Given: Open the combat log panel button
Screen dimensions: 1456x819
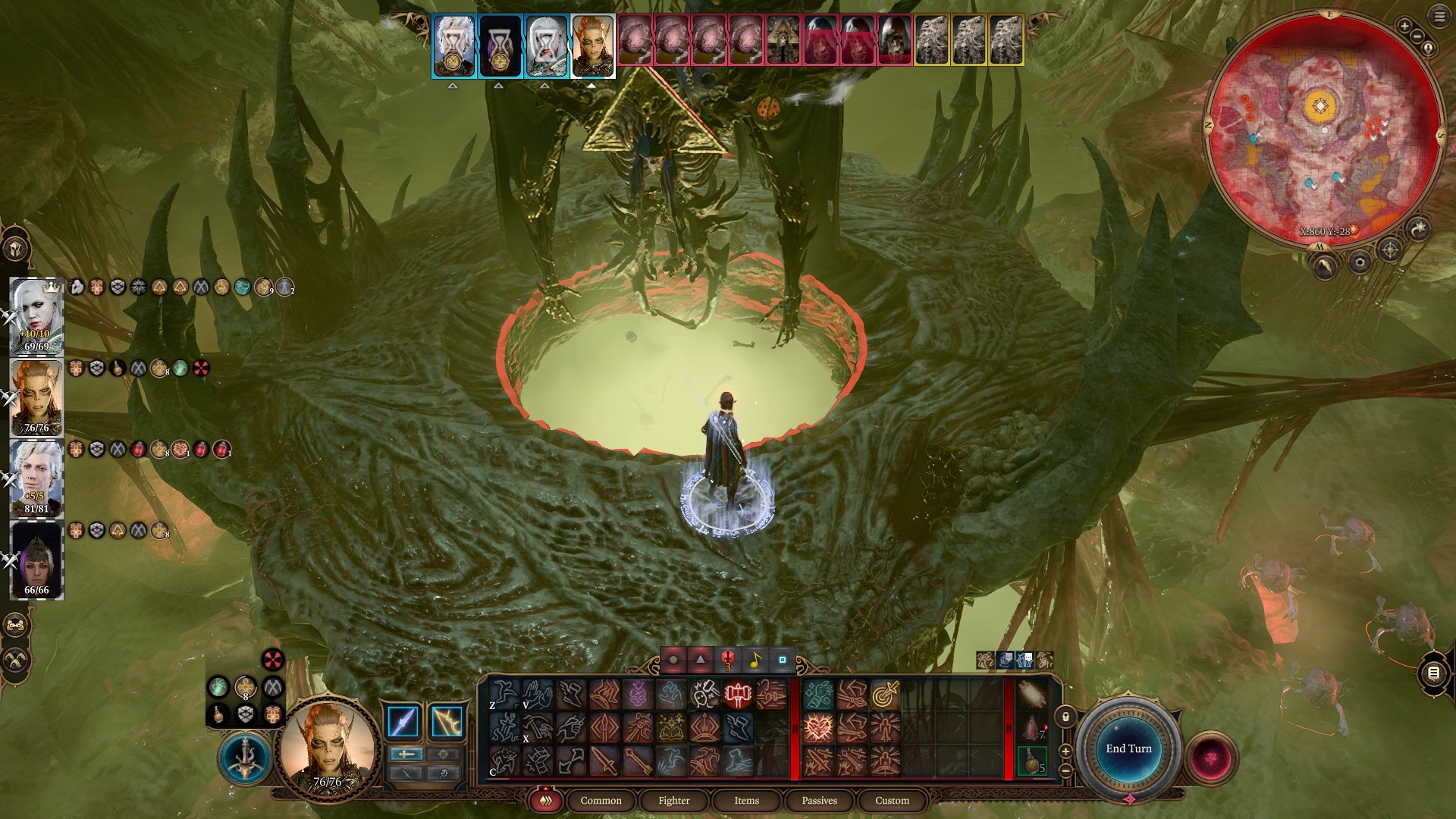Looking at the screenshot, I should click(x=1433, y=673).
